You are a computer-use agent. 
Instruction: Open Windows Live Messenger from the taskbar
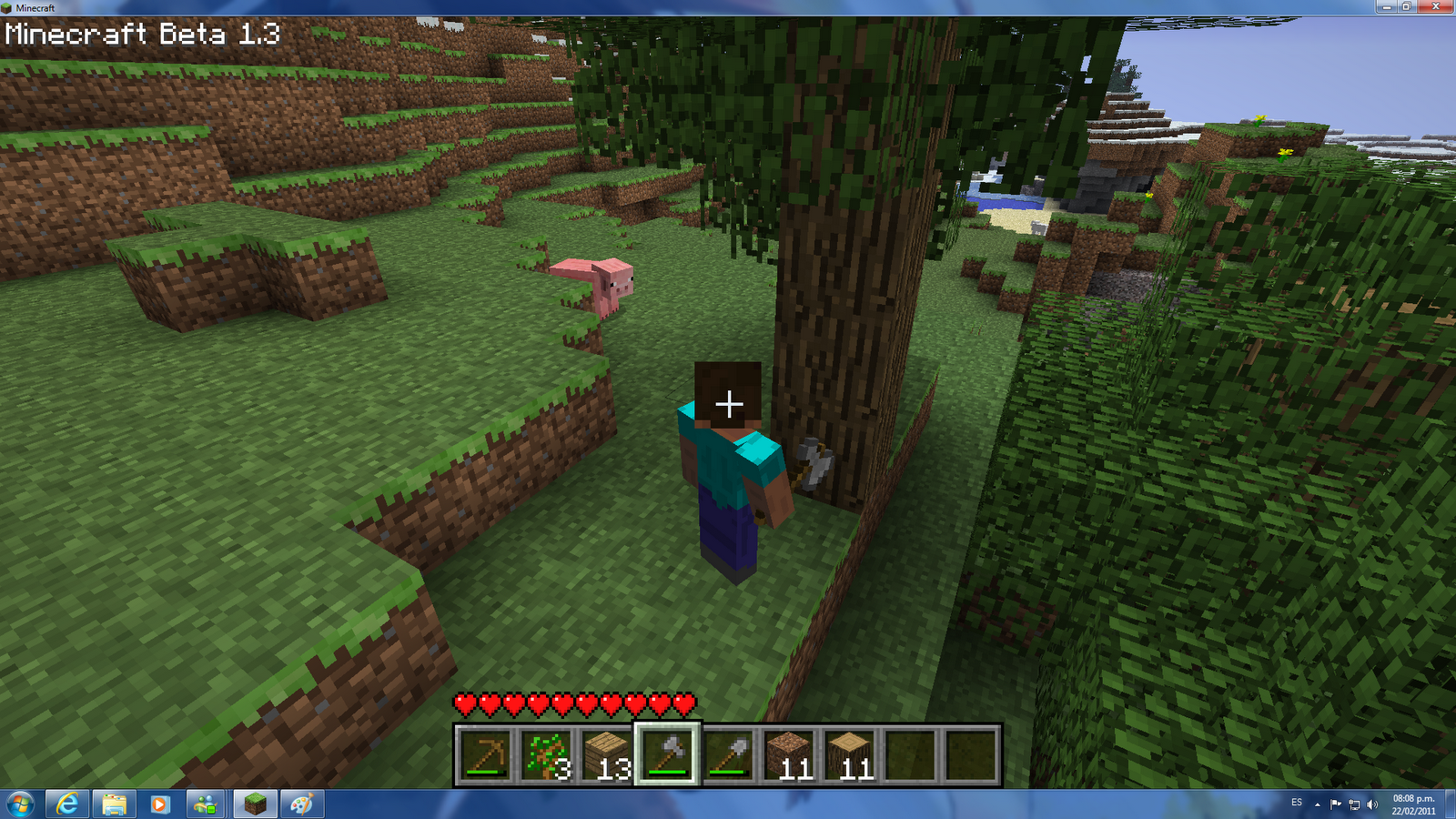[x=207, y=804]
